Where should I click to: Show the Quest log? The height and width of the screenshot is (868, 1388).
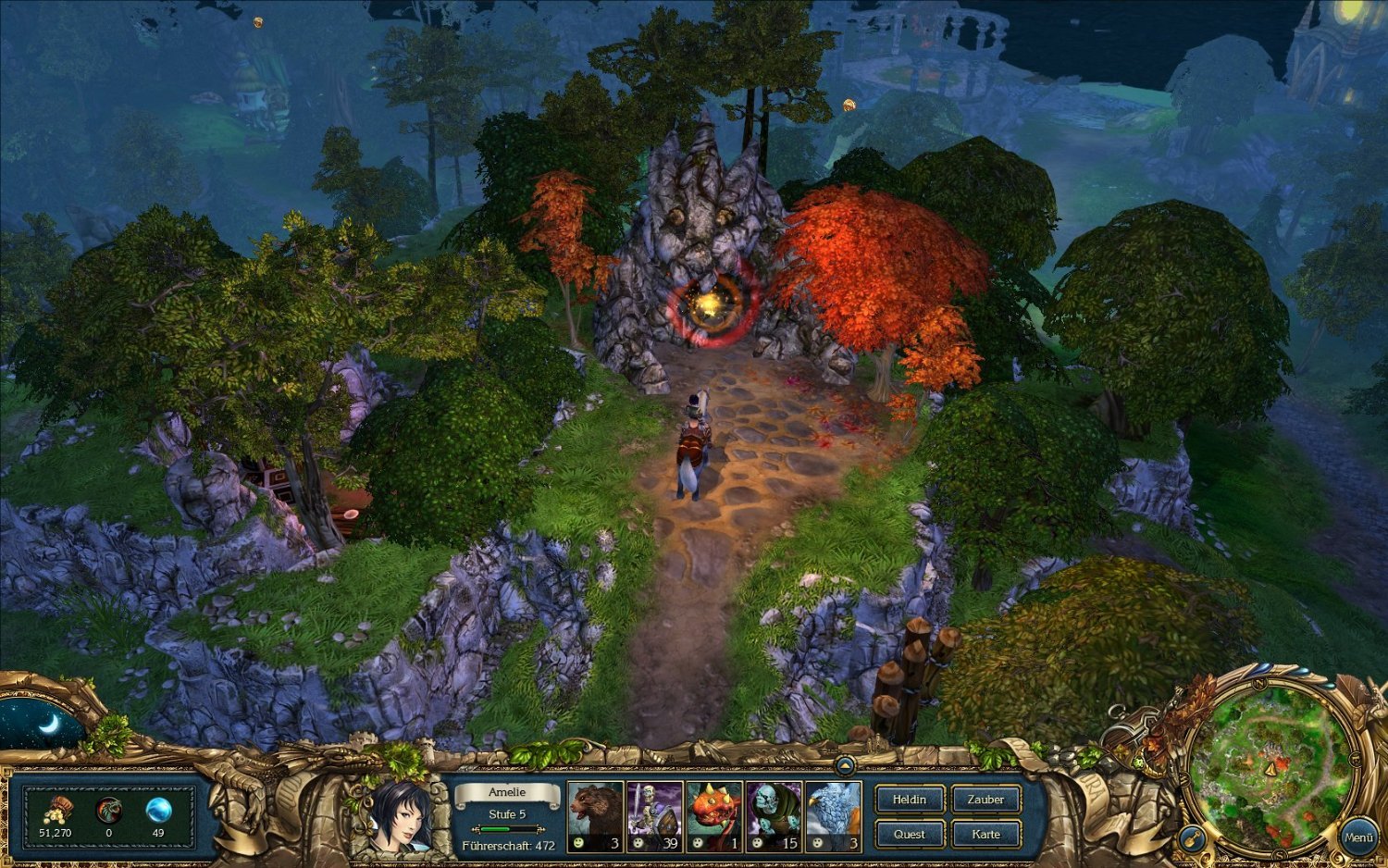[x=909, y=834]
